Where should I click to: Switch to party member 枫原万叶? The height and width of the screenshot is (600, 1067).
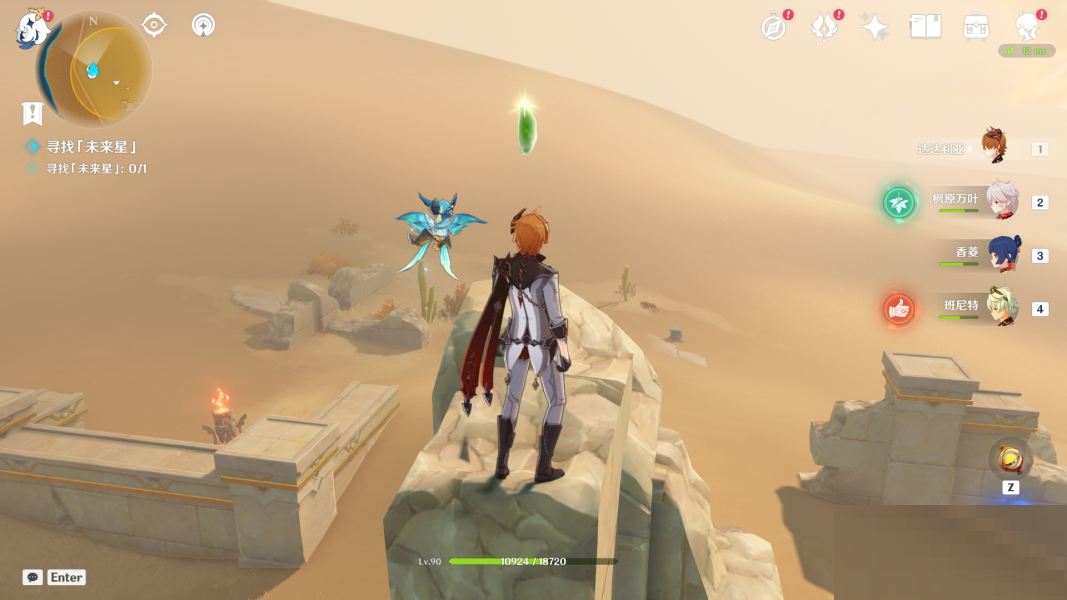1001,201
